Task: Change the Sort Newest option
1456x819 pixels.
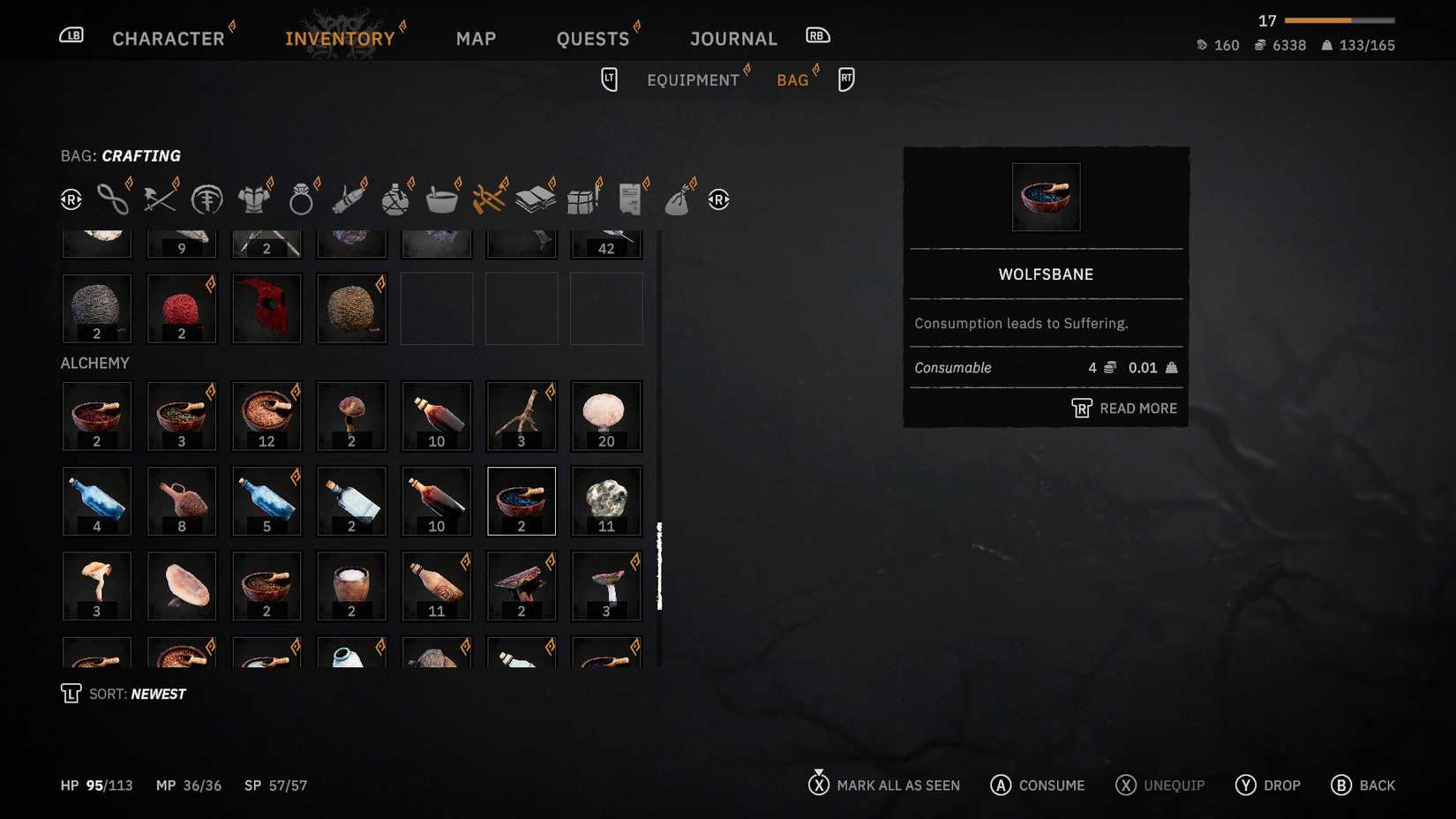Action: coord(137,695)
